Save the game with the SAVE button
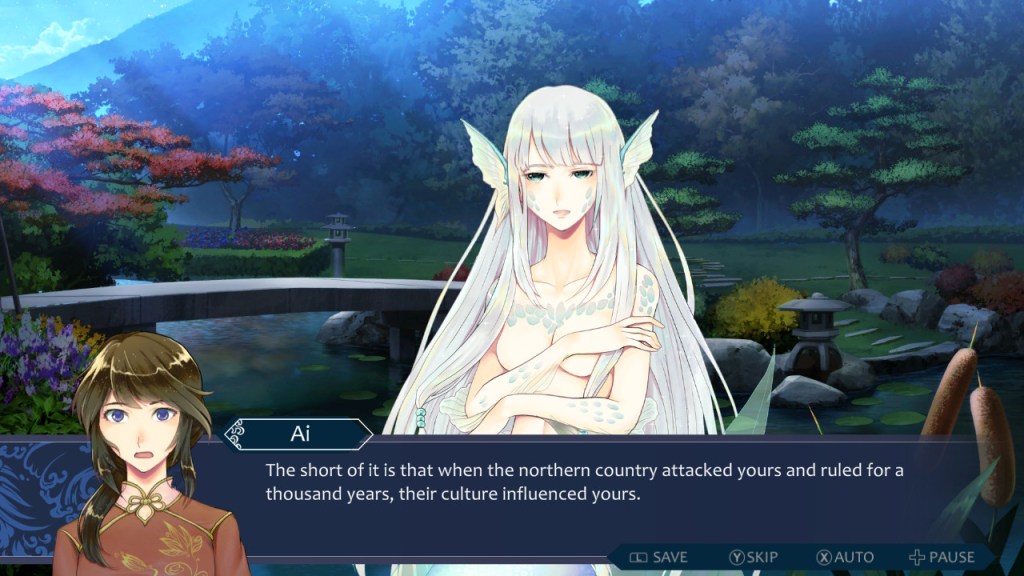The image size is (1024, 576). pos(659,557)
